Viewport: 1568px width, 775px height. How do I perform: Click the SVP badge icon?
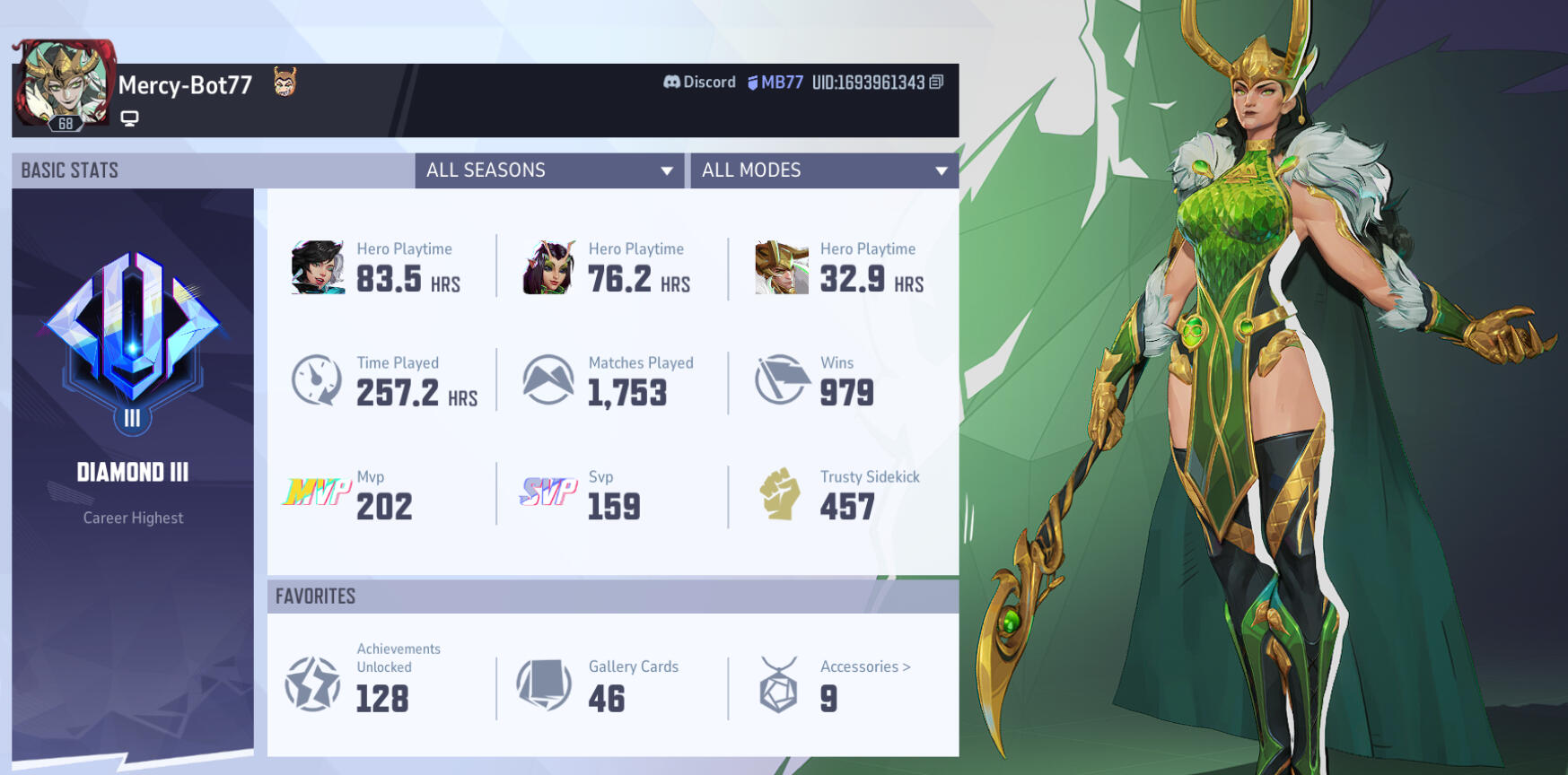pos(547,493)
